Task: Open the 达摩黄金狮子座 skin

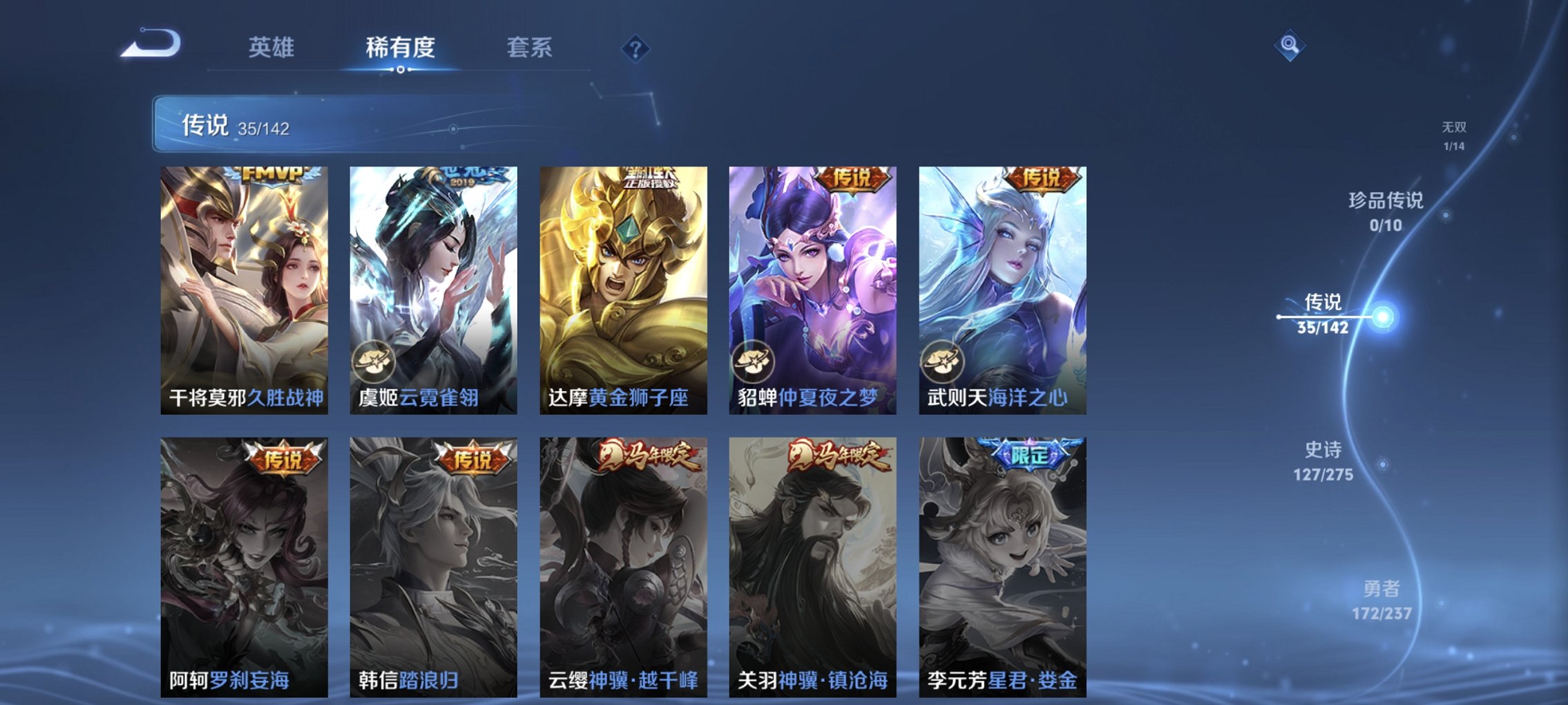Action: click(624, 290)
